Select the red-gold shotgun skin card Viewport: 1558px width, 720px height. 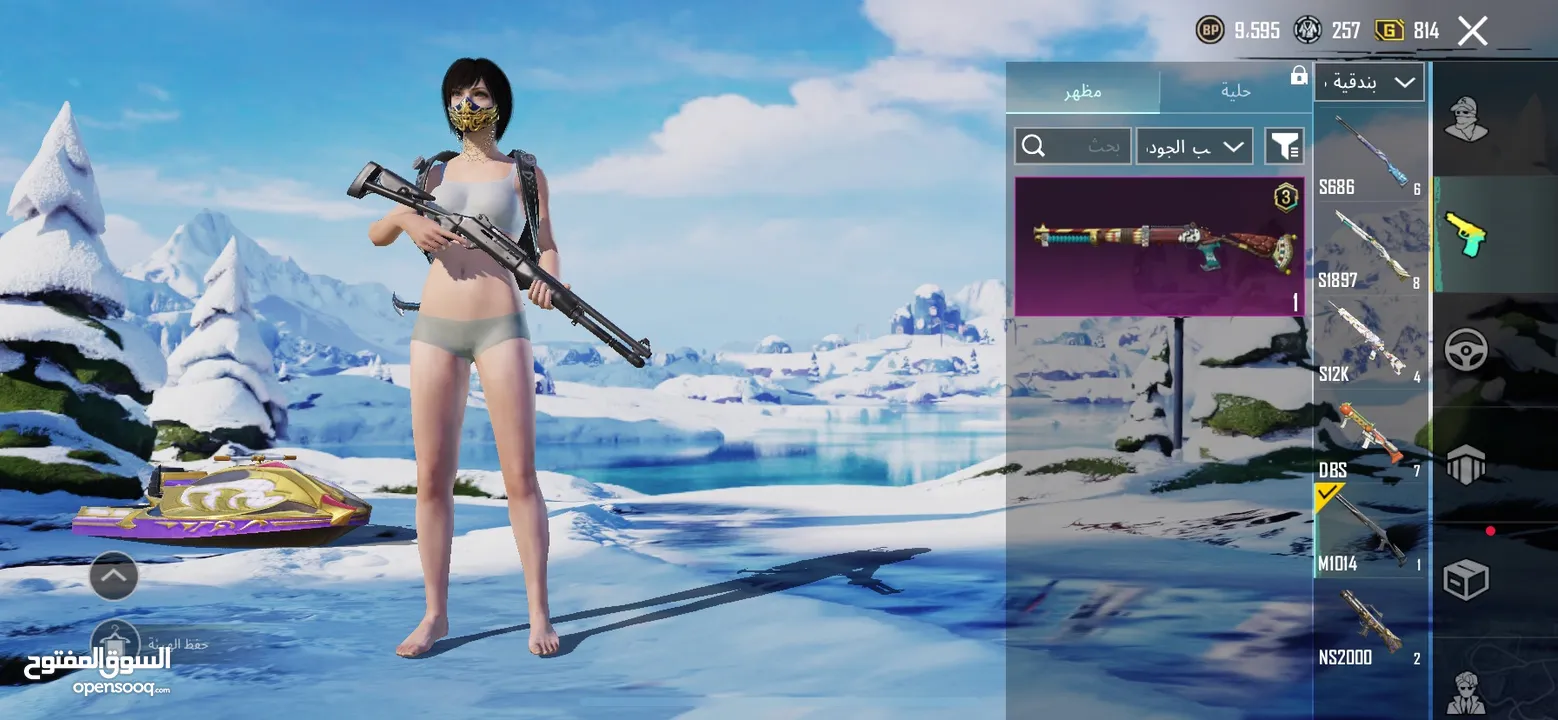point(1159,246)
